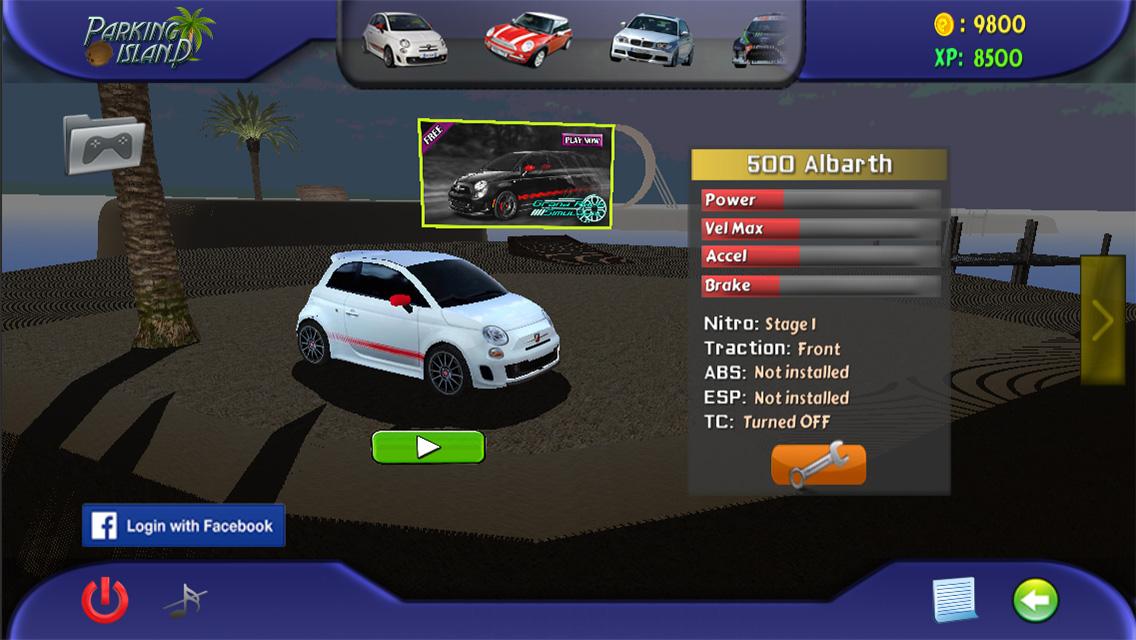Image resolution: width=1136 pixels, height=640 pixels.
Task: Show the next car with the yellow arrow
Action: click(1102, 321)
